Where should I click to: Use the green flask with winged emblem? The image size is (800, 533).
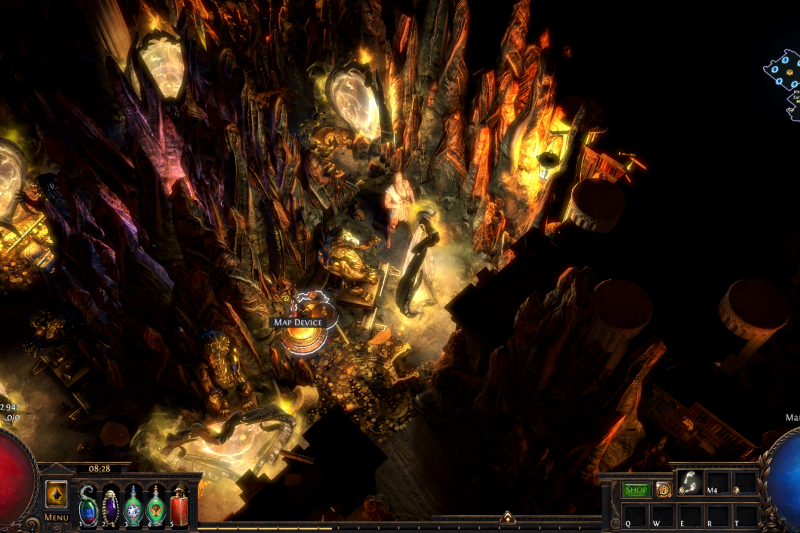click(156, 505)
